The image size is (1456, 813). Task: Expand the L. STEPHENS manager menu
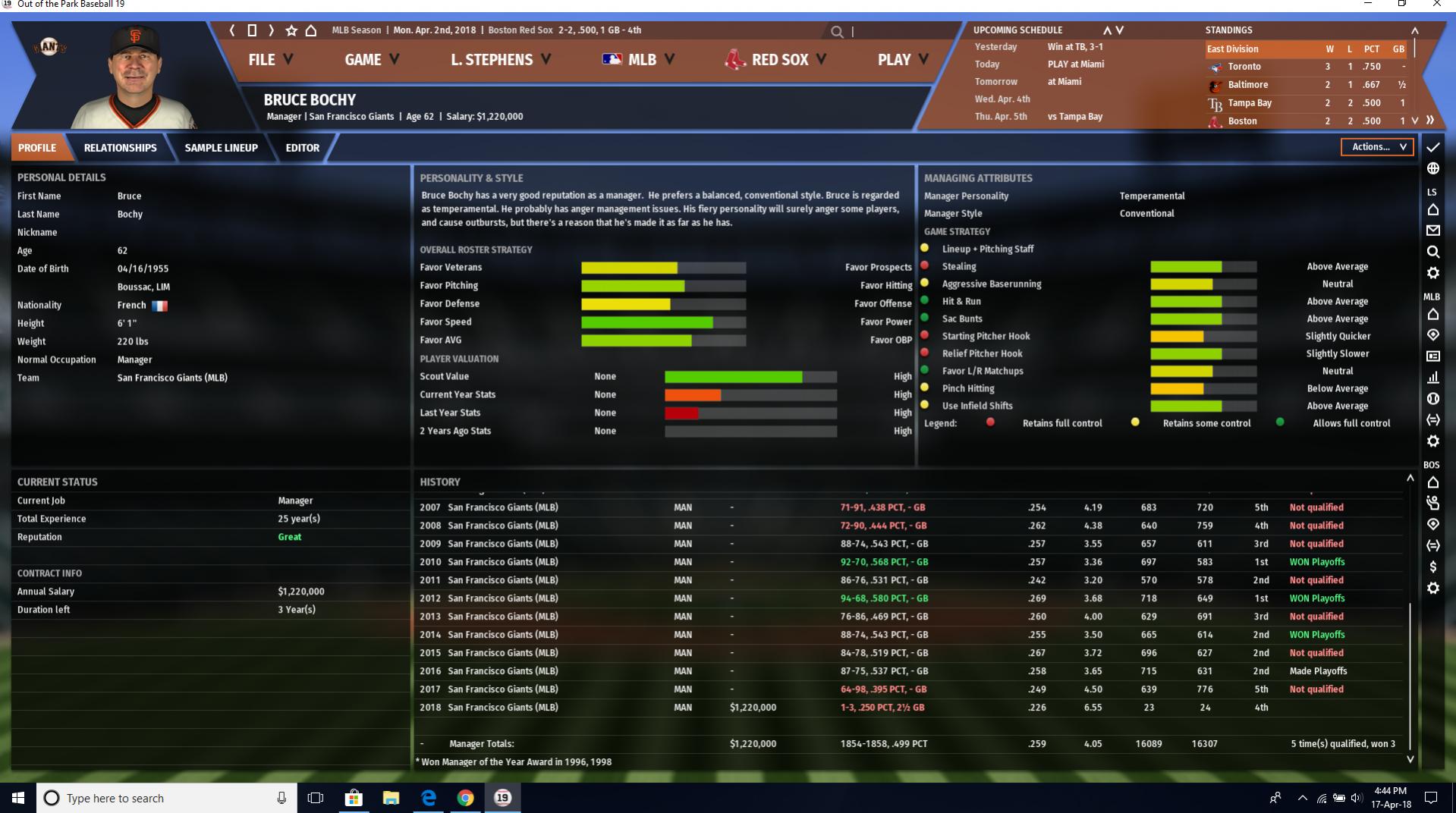[500, 60]
